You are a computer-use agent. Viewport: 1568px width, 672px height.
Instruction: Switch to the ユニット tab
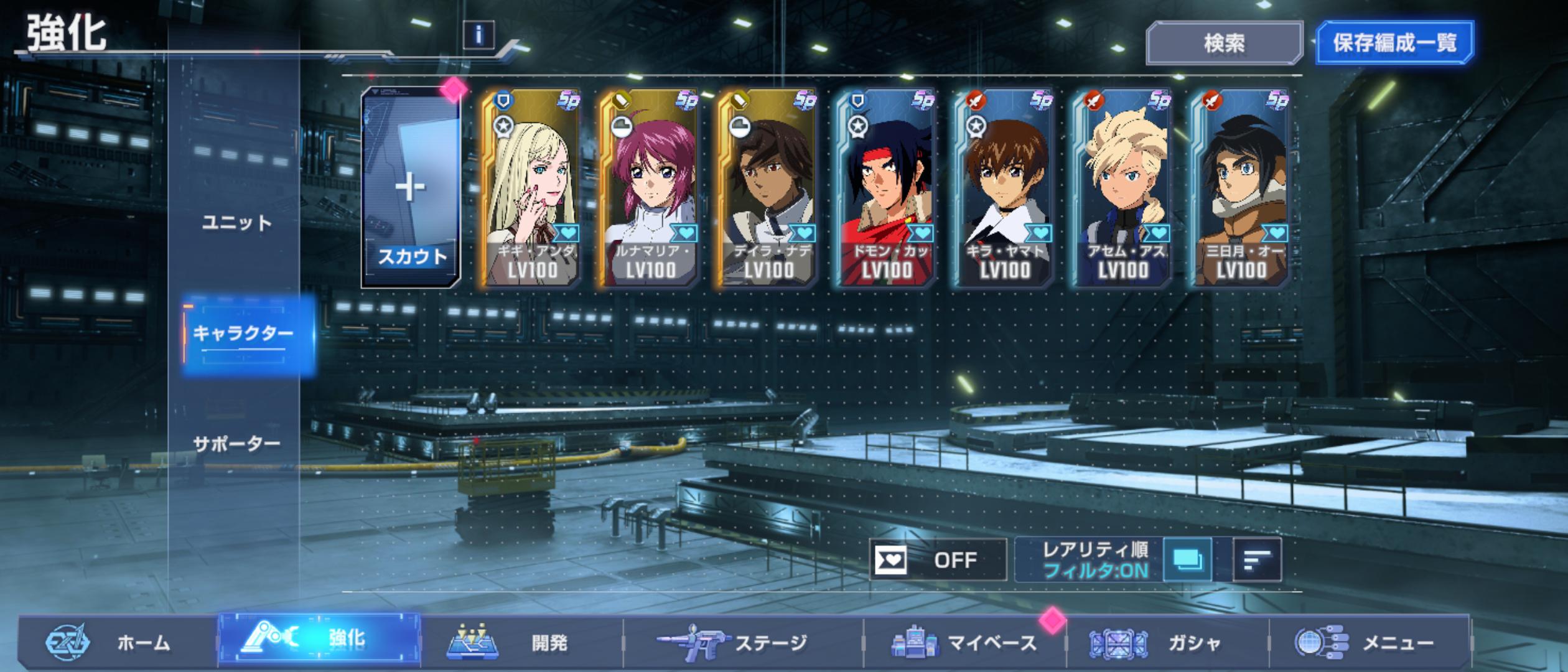coord(237,223)
